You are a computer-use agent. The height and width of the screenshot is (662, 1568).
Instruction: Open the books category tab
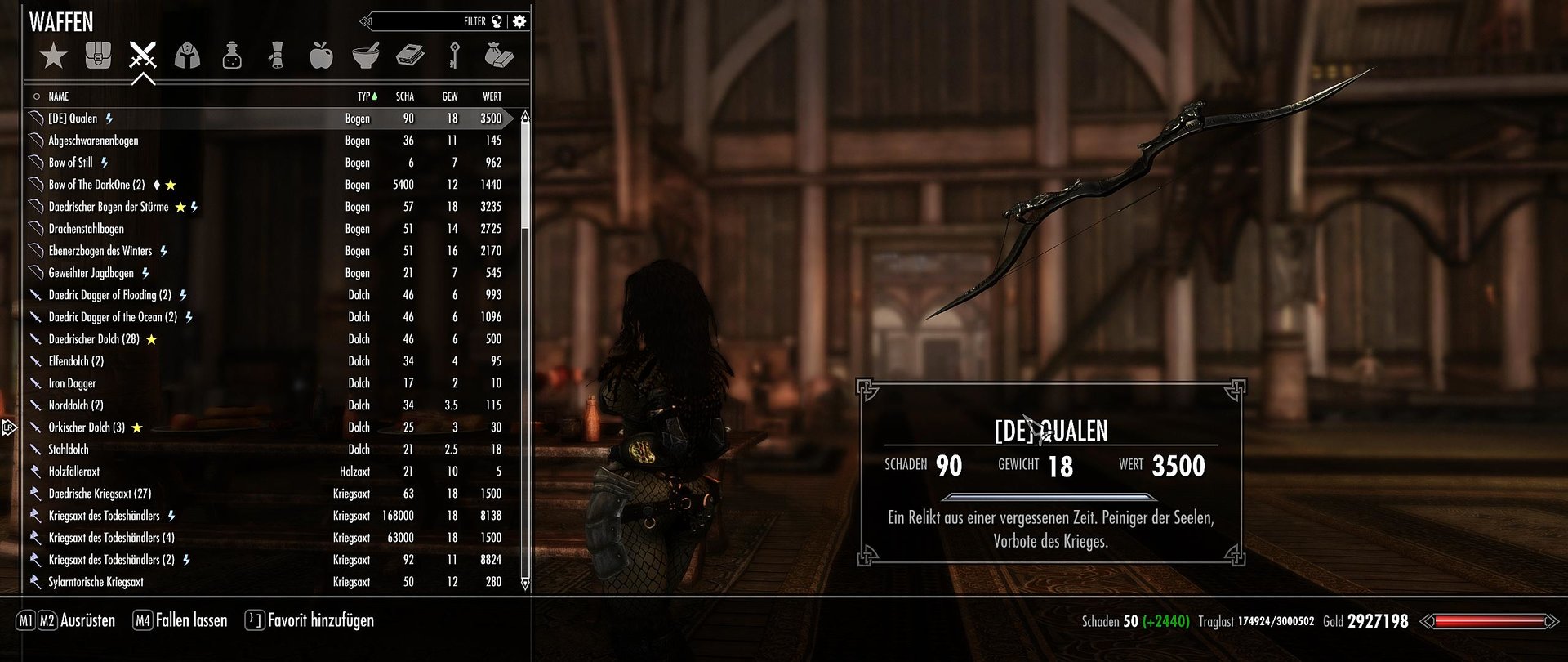410,56
